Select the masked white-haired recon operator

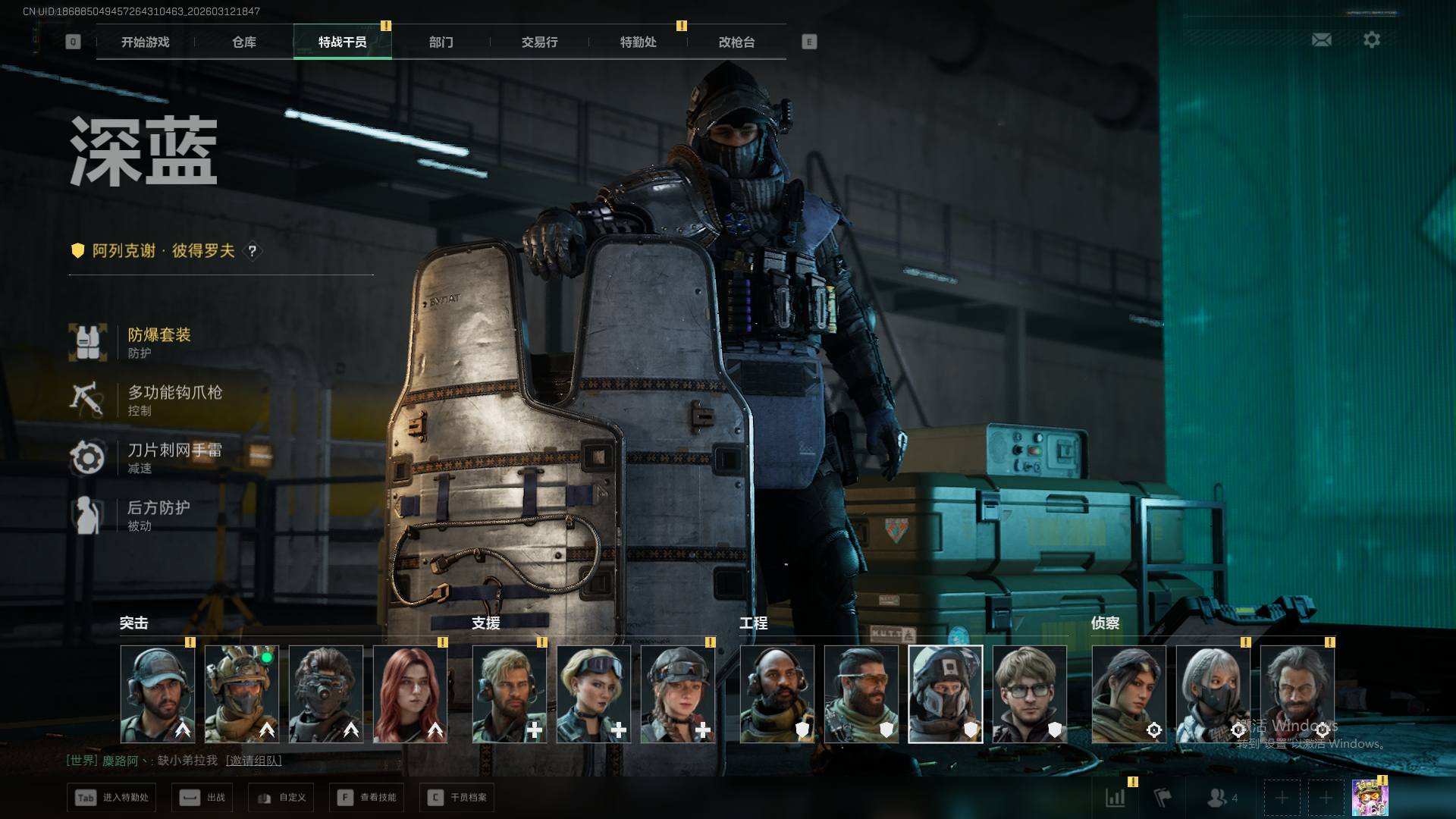point(1213,694)
